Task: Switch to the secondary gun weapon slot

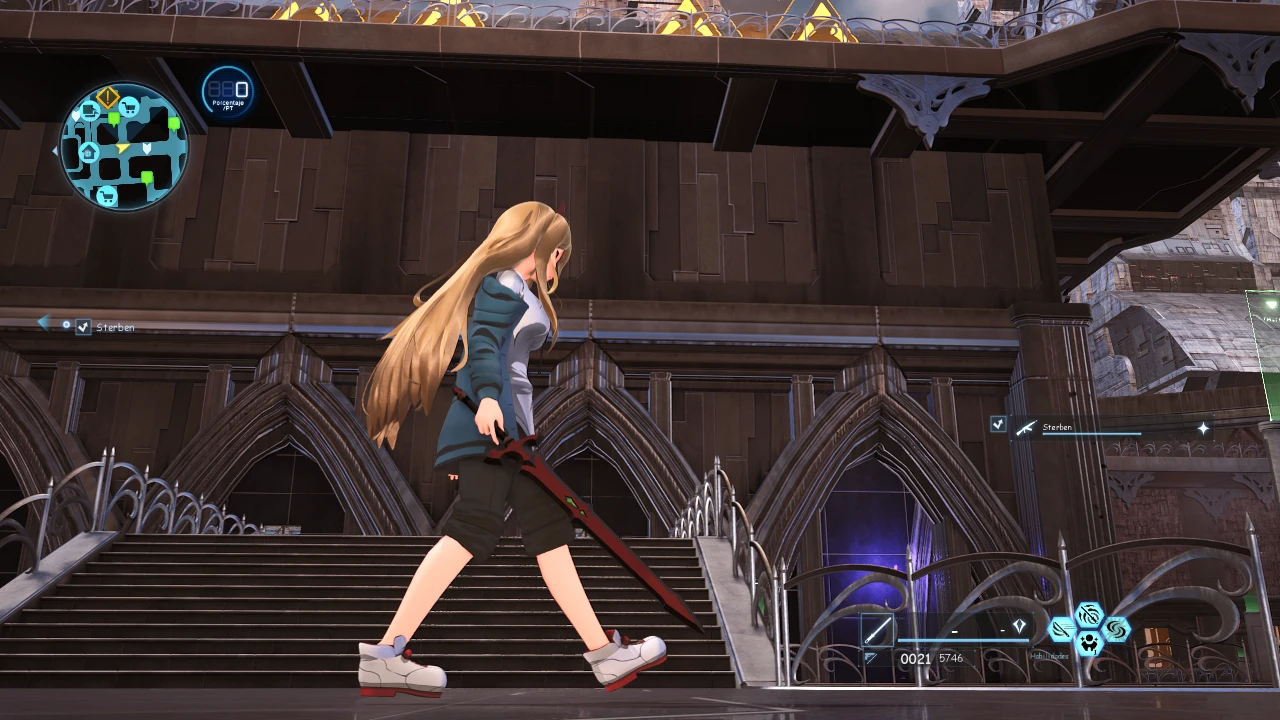Action: tap(870, 658)
